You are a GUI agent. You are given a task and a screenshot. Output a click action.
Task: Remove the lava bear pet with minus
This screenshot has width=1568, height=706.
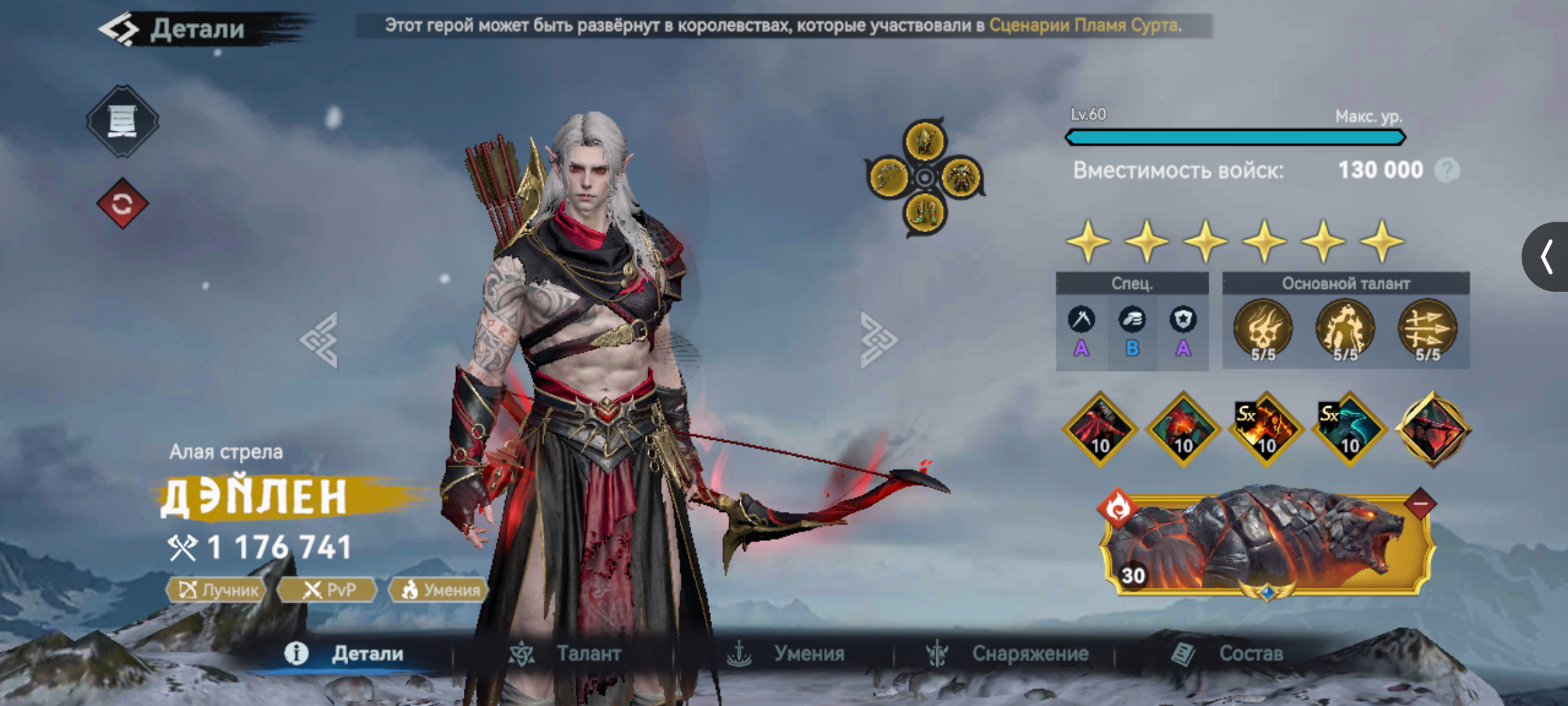coord(1420,504)
